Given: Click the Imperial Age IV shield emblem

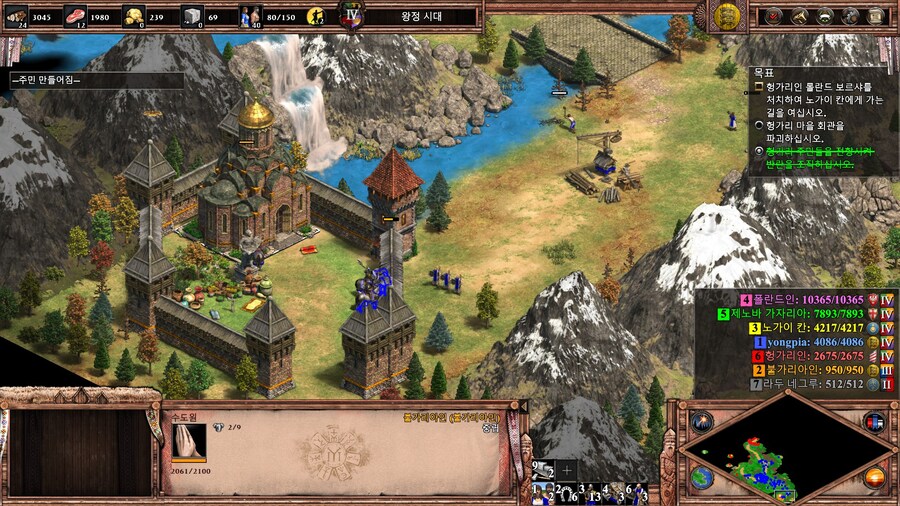Looking at the screenshot, I should pyautogui.click(x=351, y=15).
